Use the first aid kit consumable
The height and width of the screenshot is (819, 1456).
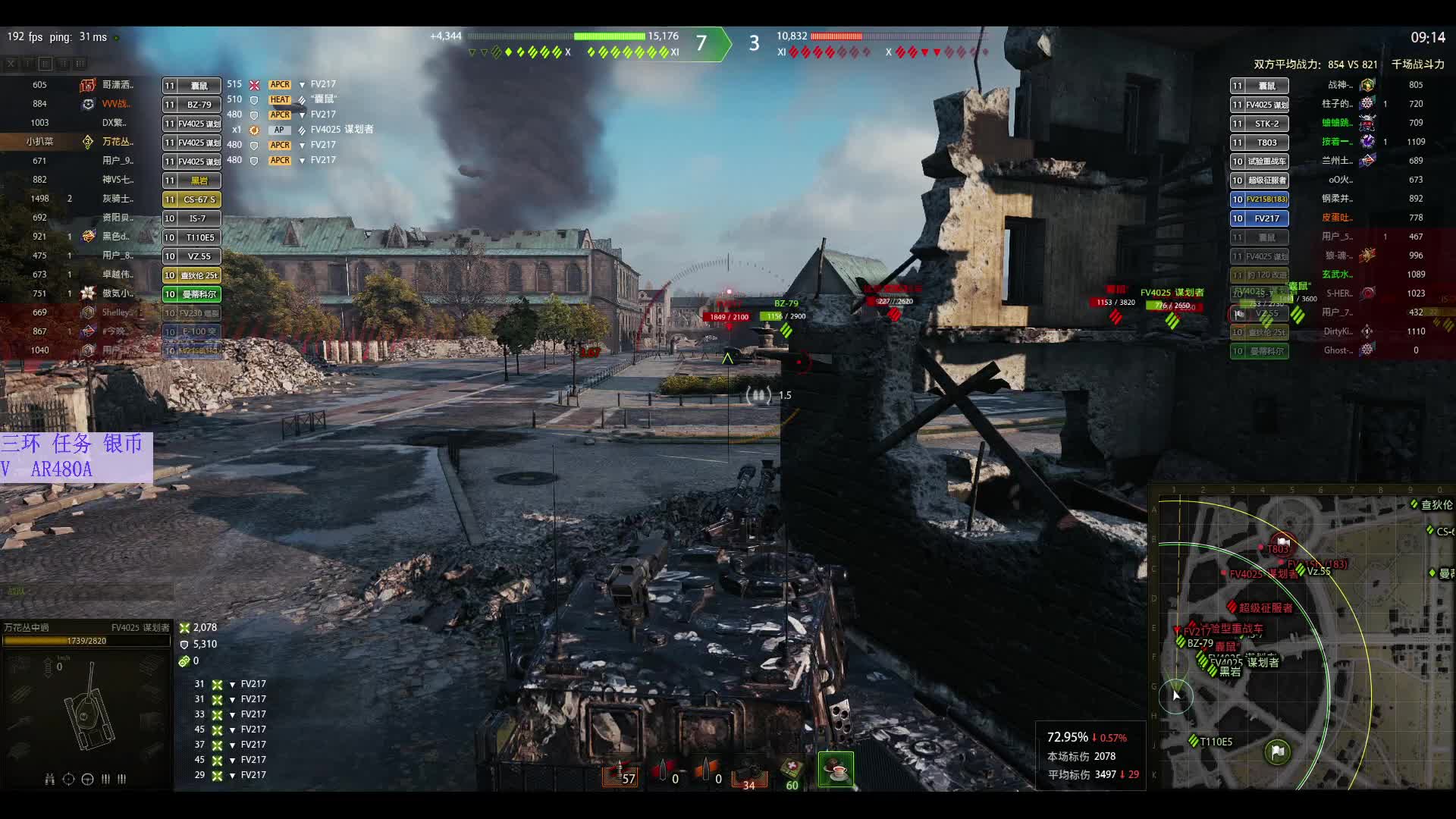tap(792, 772)
